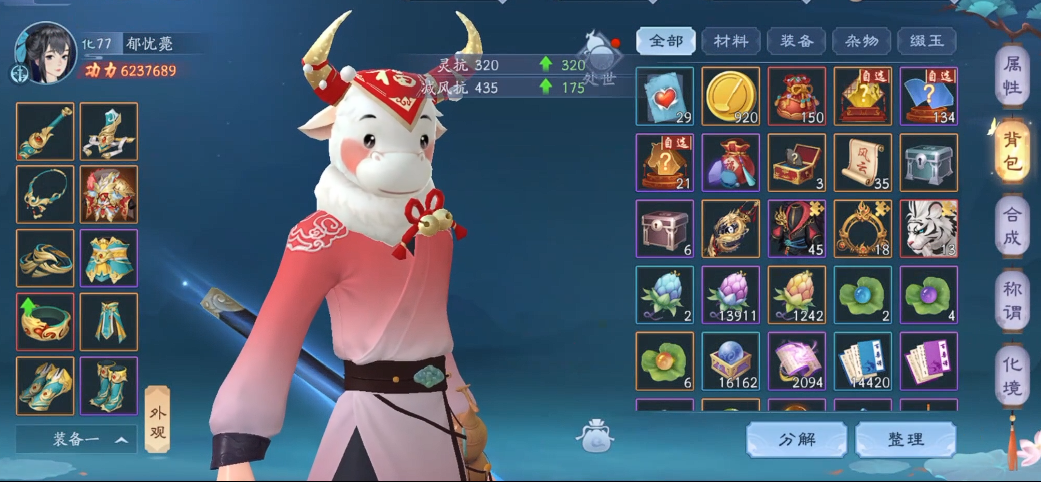
Task: Open the 化境 side tab
Action: pyautogui.click(x=1012, y=375)
